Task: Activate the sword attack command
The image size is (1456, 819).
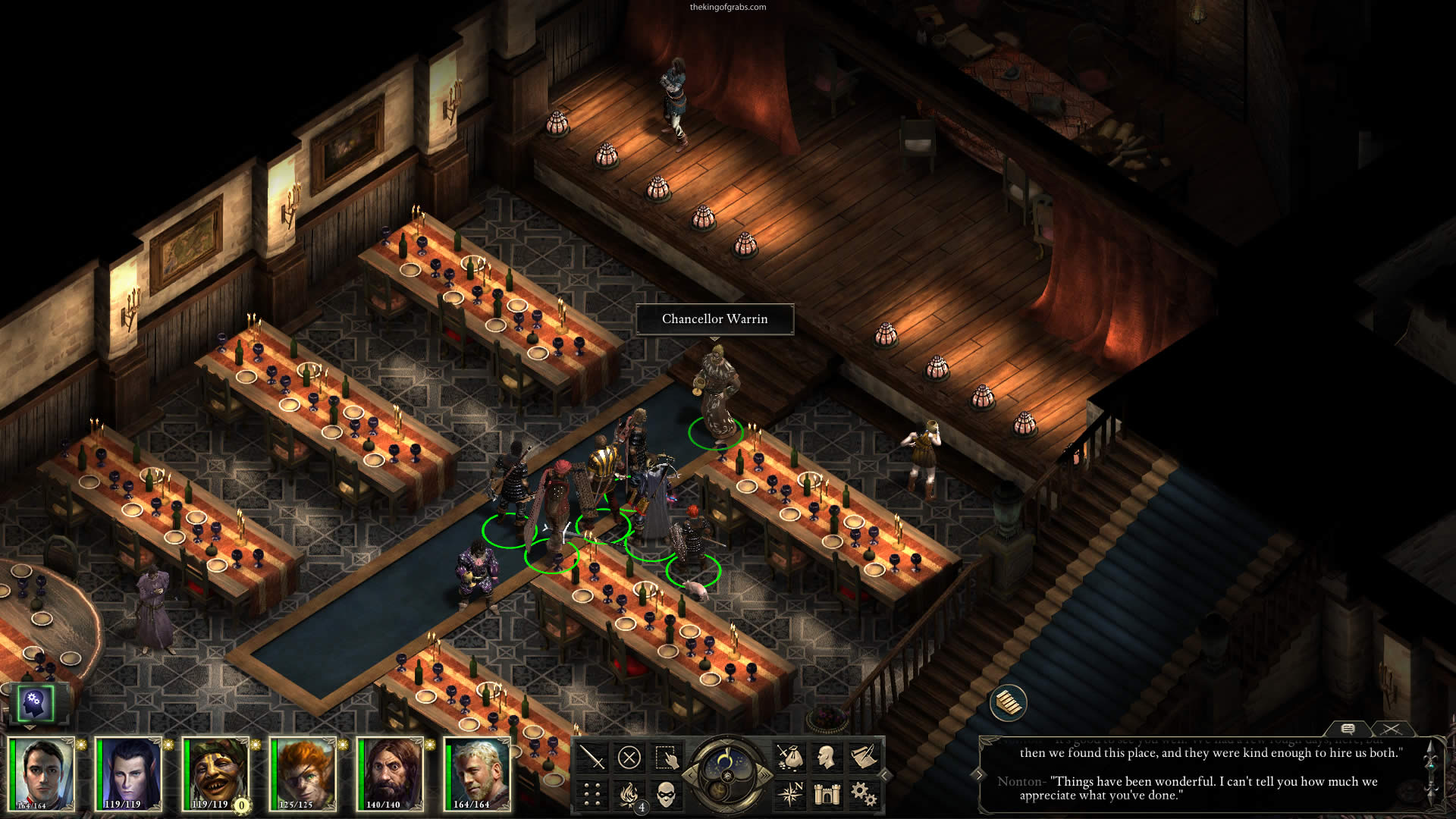Action: [x=591, y=758]
